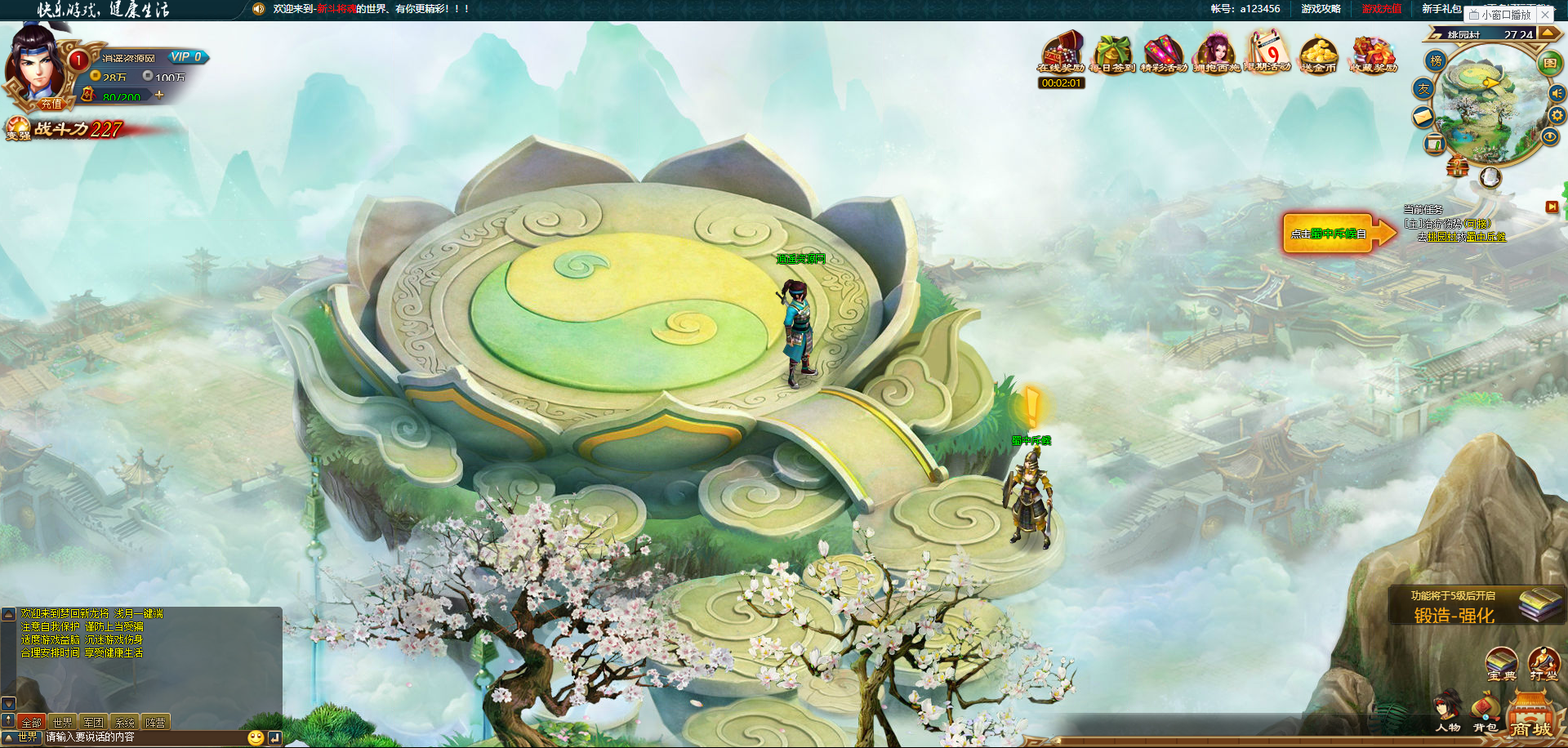
Task: Collapse the minimap with the gold up arrow
Action: 1549,33
